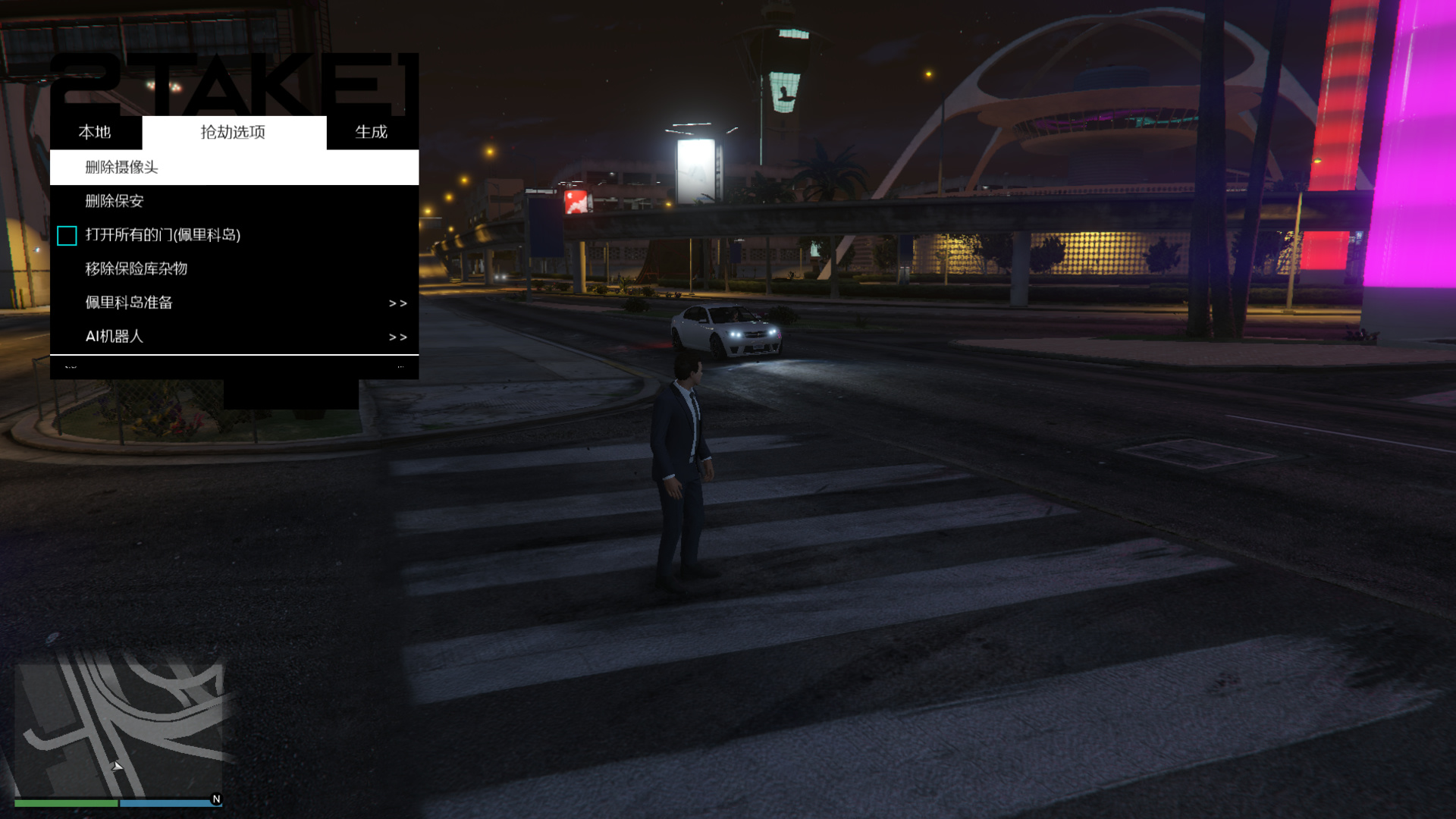This screenshot has height=819, width=1456.
Task: Activate the 删除保安 option
Action: (x=234, y=201)
